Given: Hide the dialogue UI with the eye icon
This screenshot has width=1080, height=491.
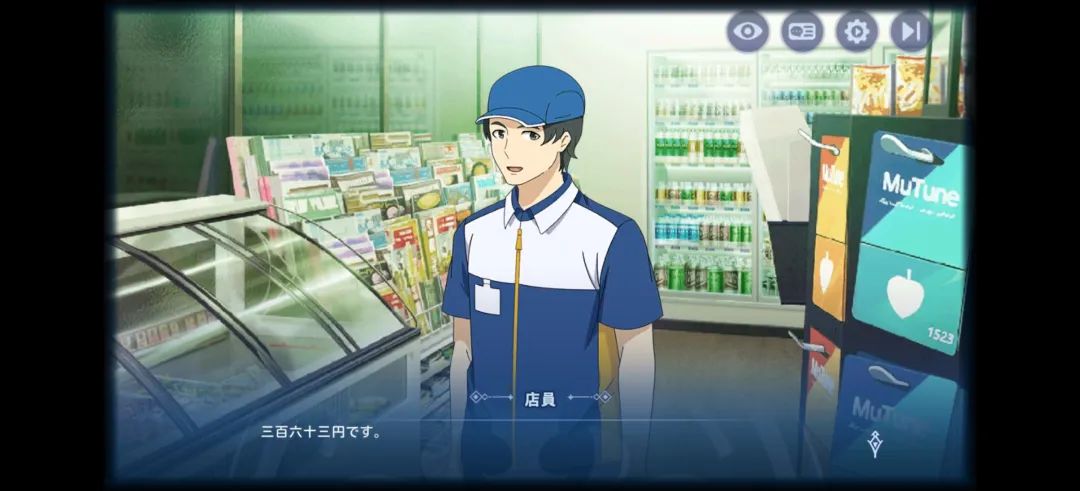Looking at the screenshot, I should [x=747, y=31].
